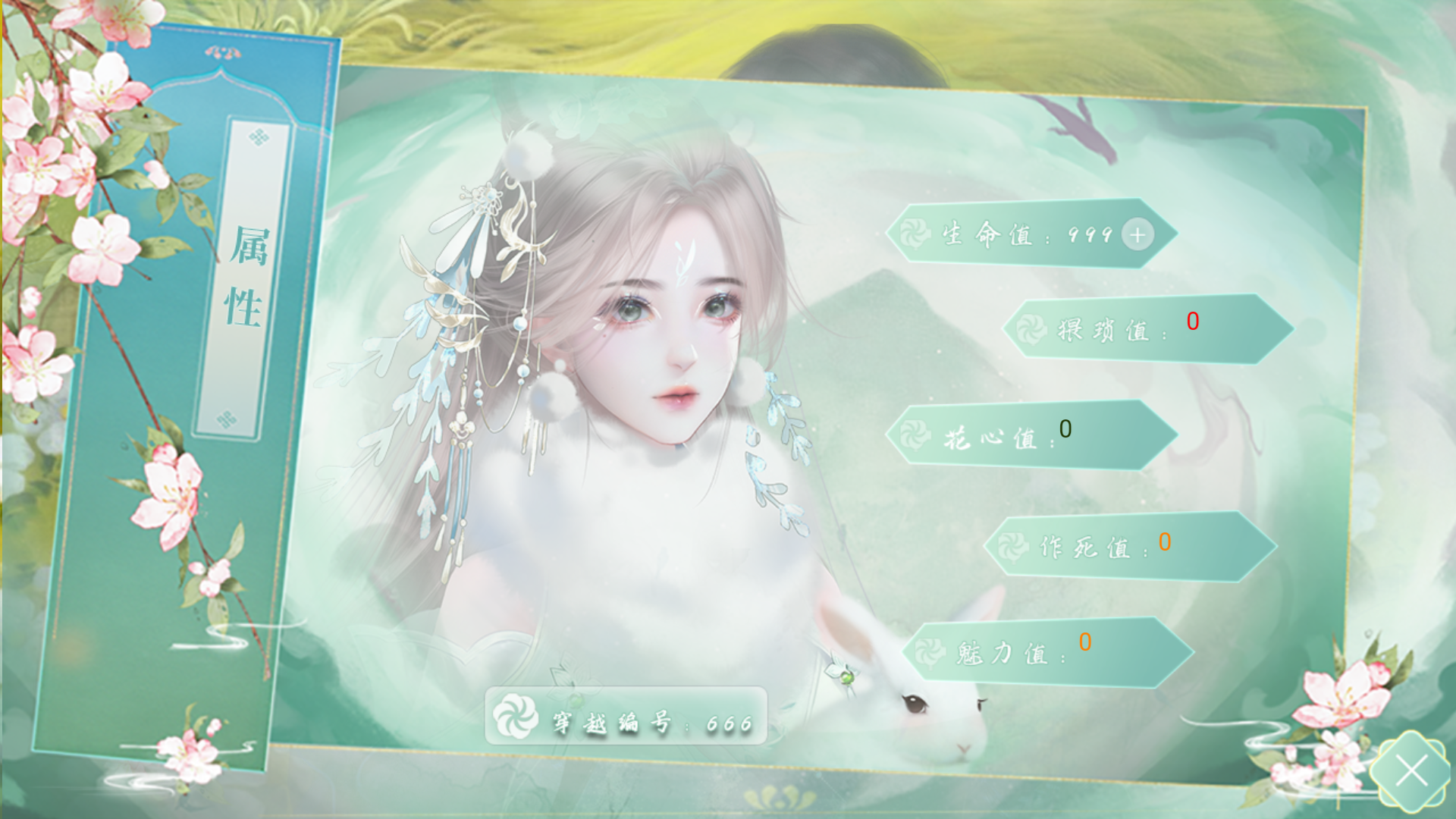Screen dimensions: 1456x819
Task: Click the dark 0 next to 花心值
Action: coord(1067,431)
